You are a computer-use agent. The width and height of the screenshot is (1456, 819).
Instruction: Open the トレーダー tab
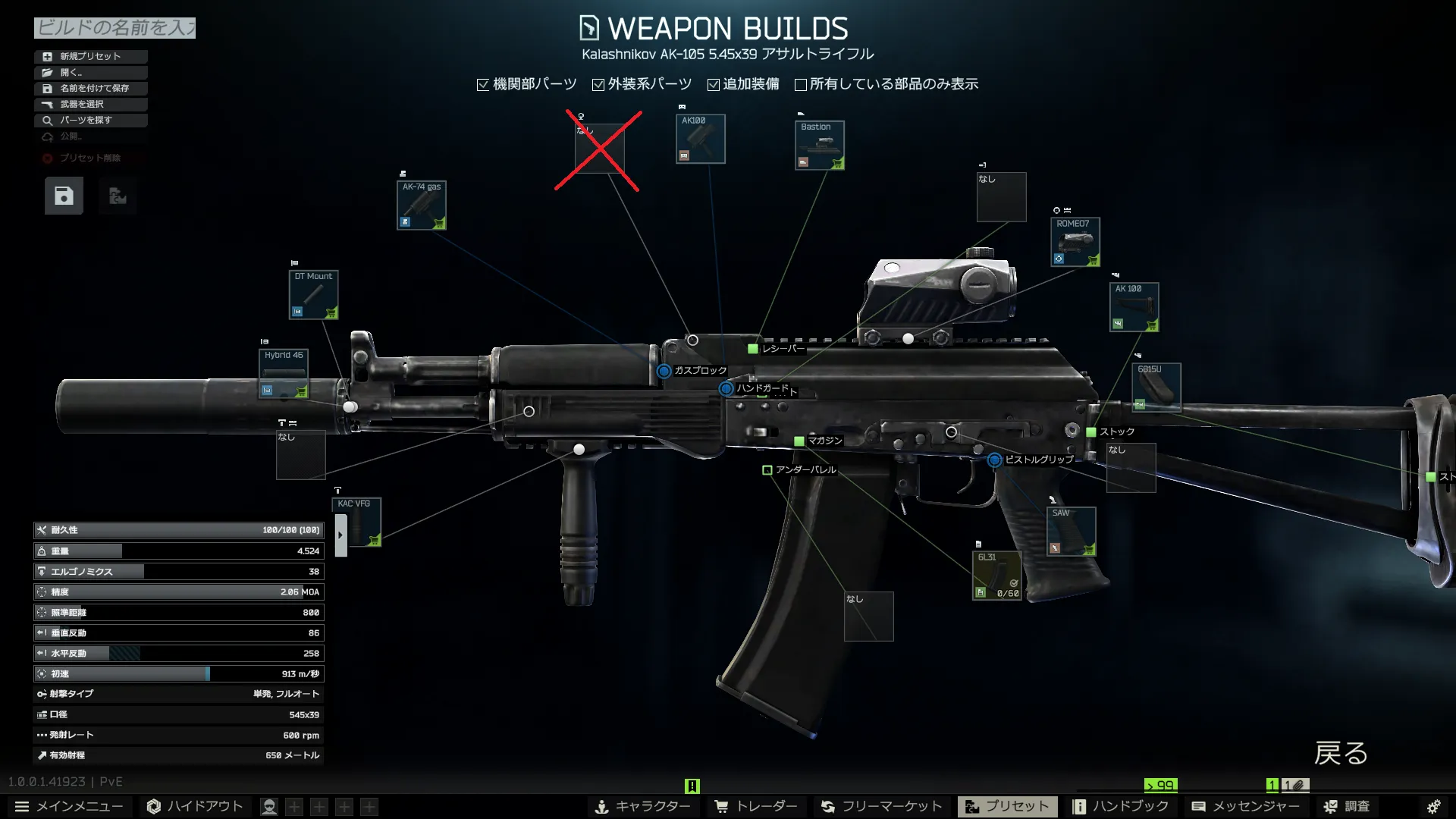(x=756, y=806)
